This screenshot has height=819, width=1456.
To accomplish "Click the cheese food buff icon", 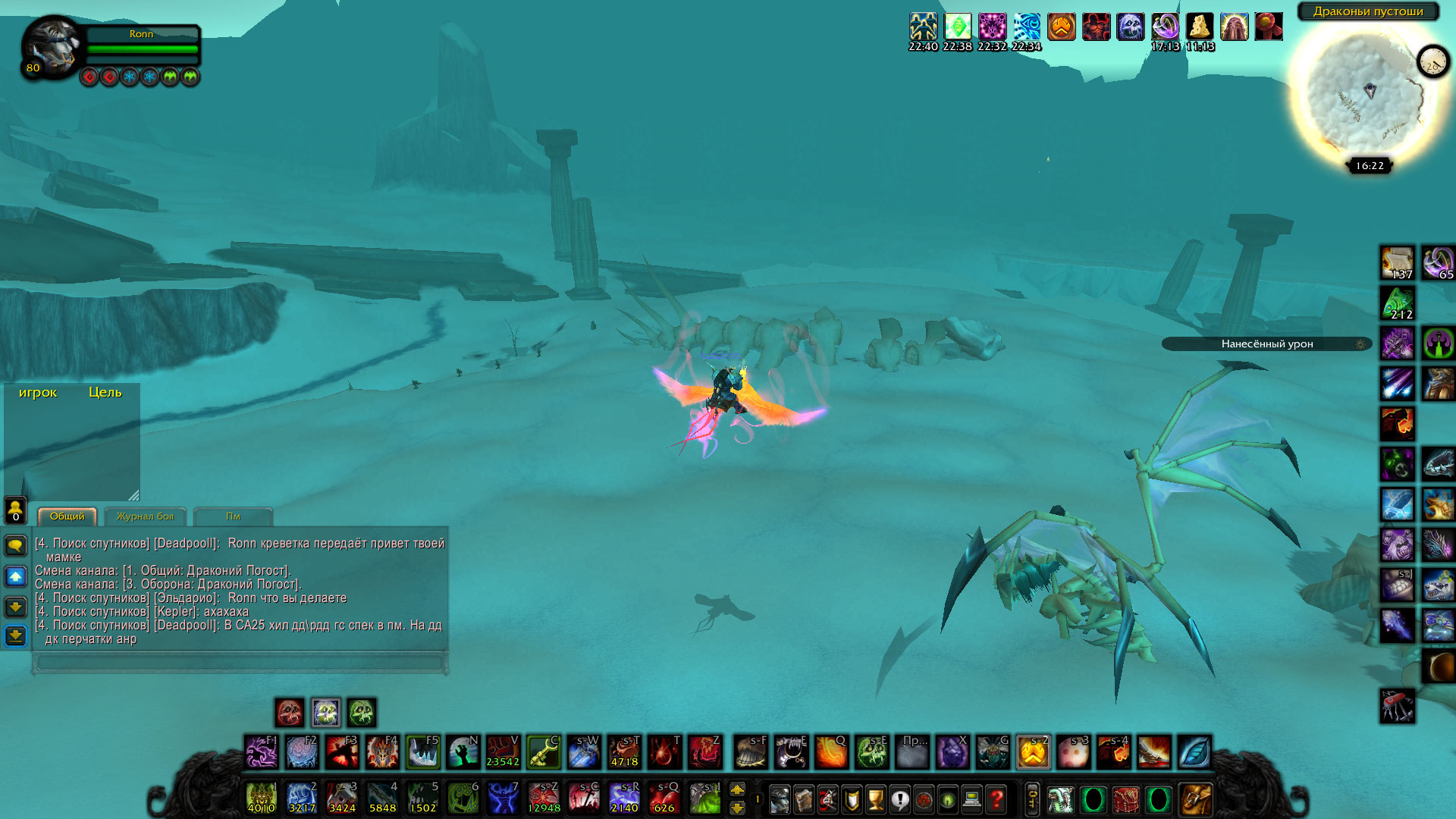I will coord(1200,27).
